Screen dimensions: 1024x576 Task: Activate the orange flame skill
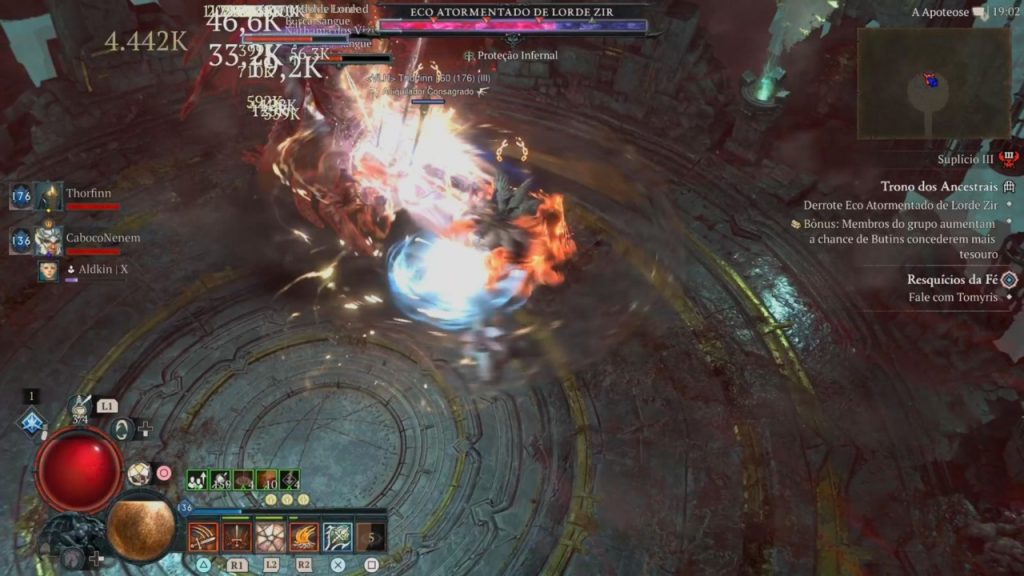coord(304,537)
